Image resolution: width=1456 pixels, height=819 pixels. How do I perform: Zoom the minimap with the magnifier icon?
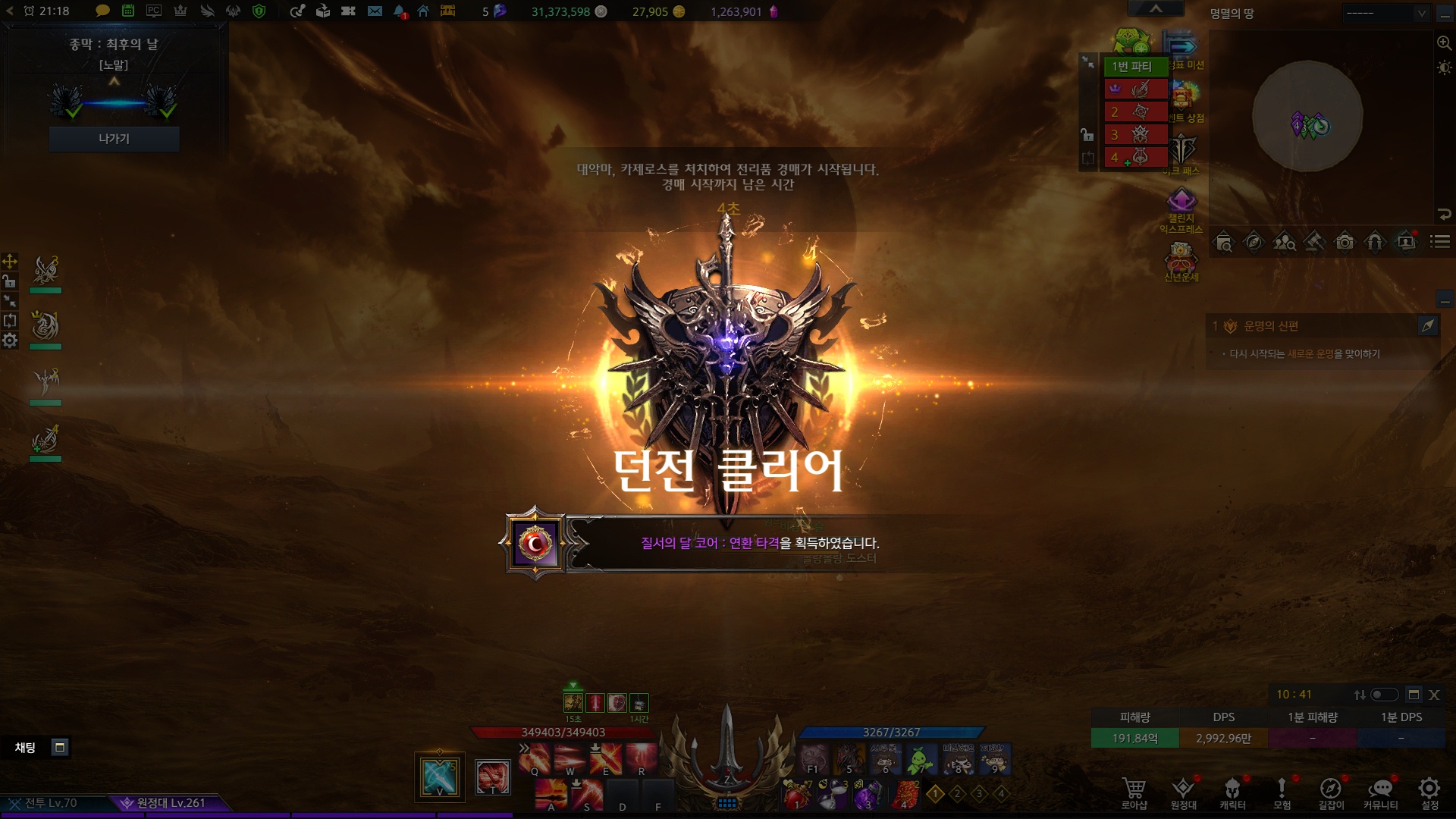click(1444, 43)
